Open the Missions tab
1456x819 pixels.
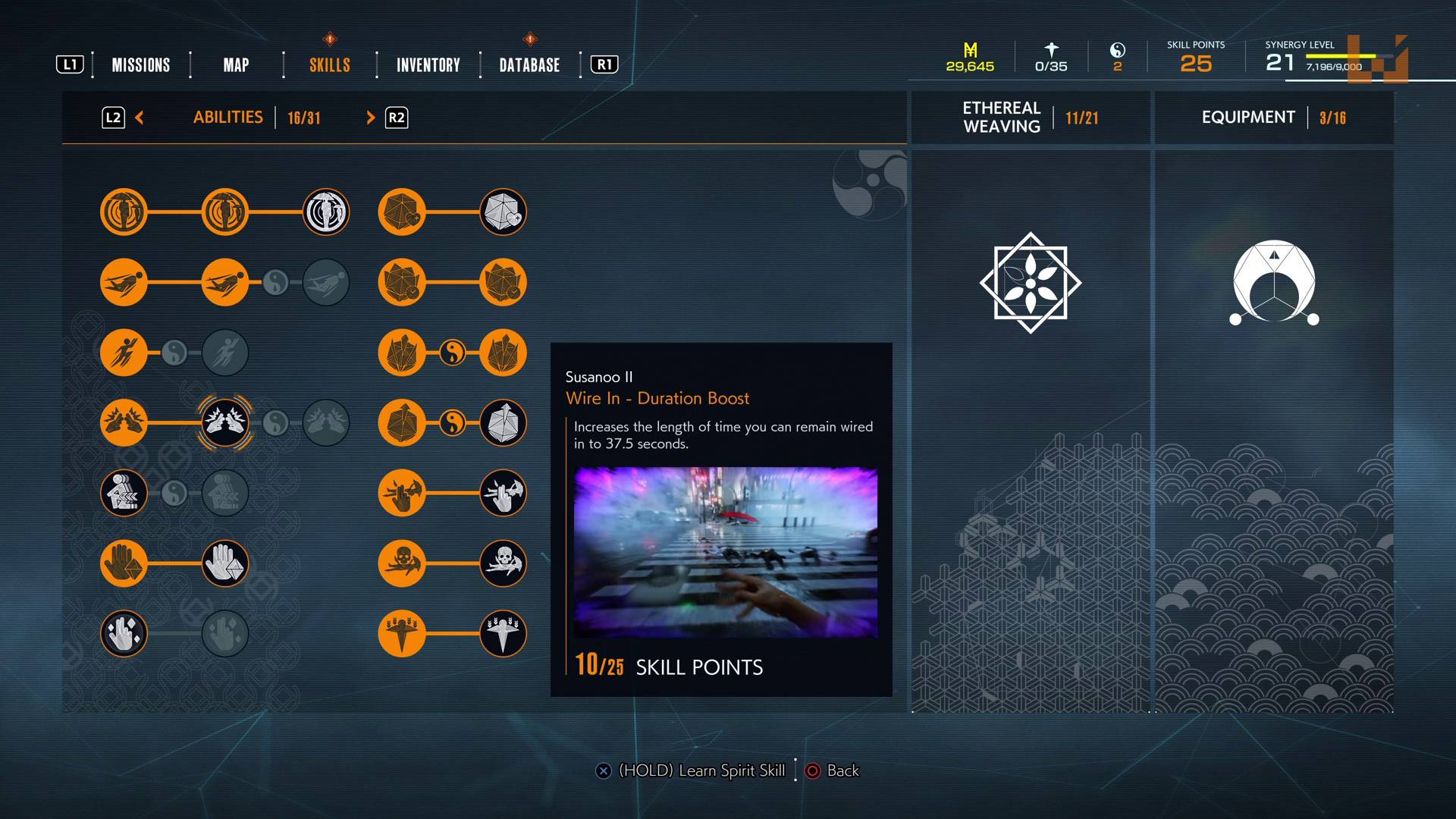(141, 65)
